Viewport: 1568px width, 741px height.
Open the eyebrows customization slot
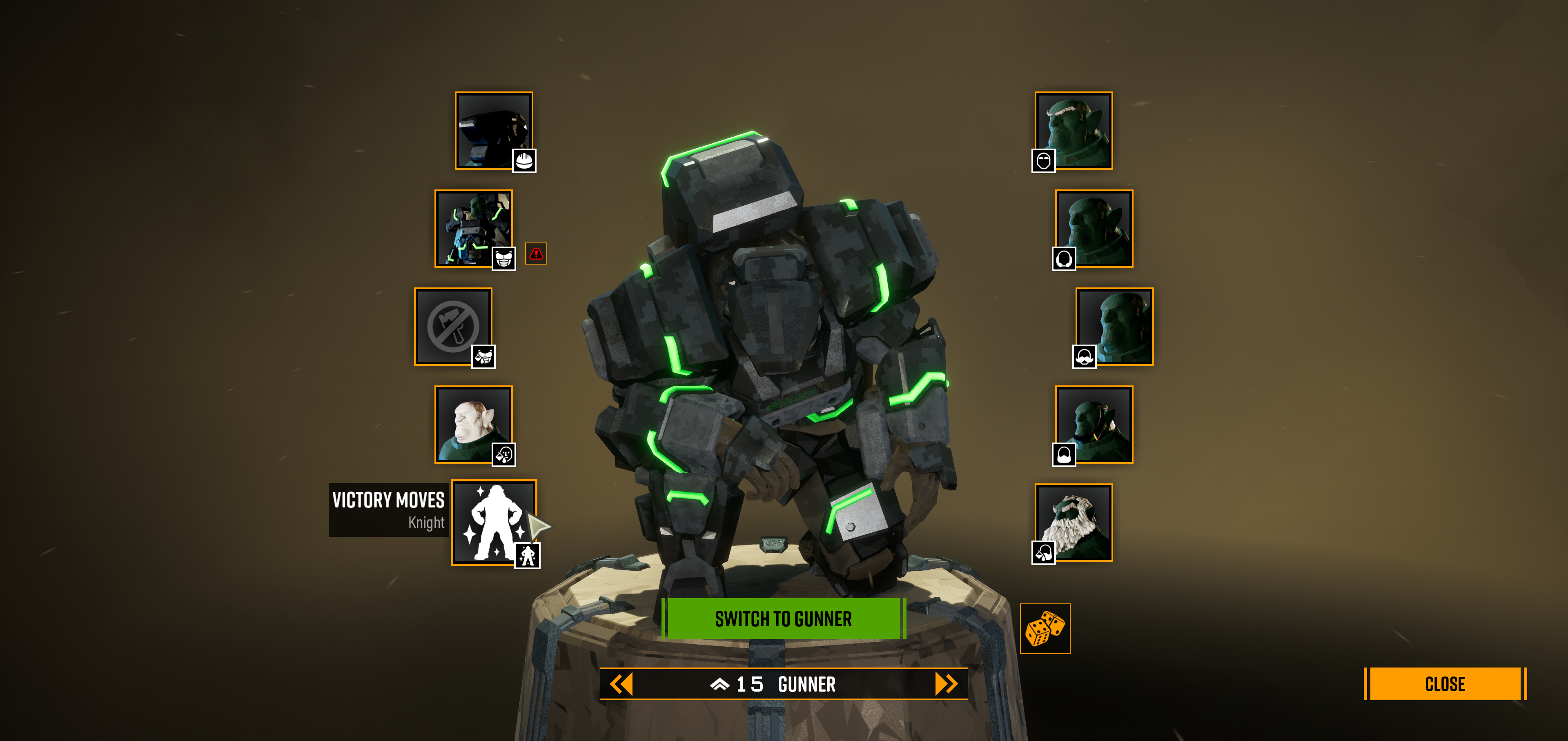[1074, 130]
